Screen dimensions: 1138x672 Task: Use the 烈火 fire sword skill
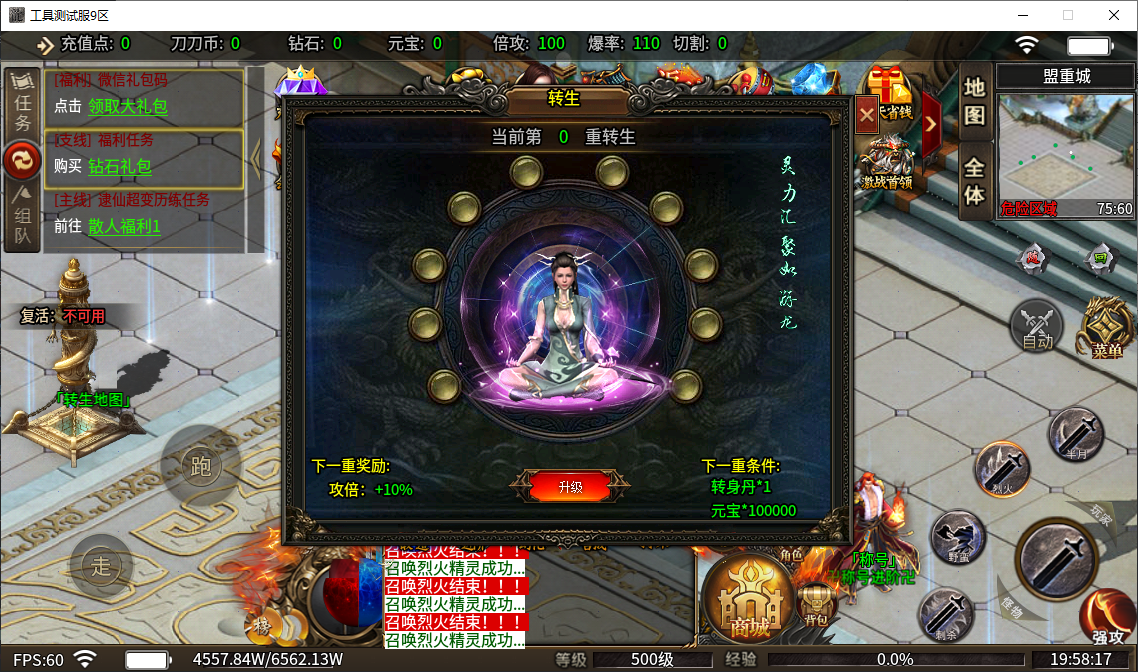point(1002,469)
